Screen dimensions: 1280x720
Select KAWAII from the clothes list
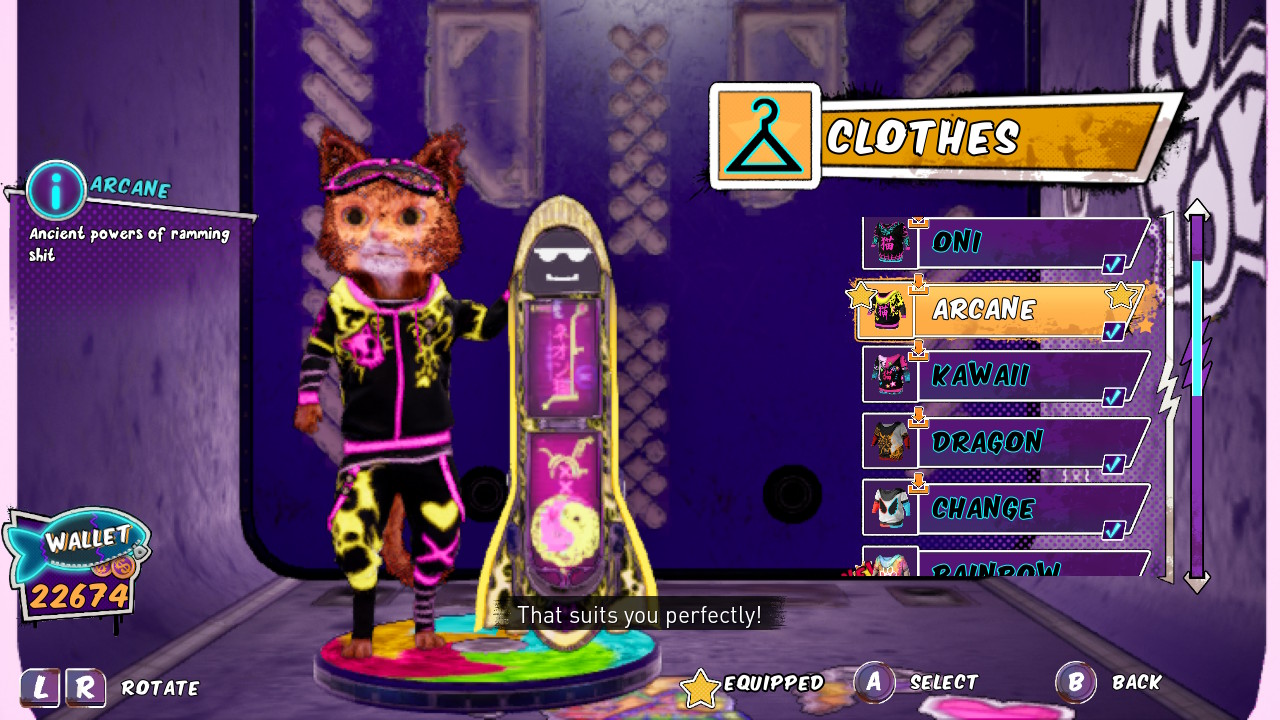[1000, 375]
